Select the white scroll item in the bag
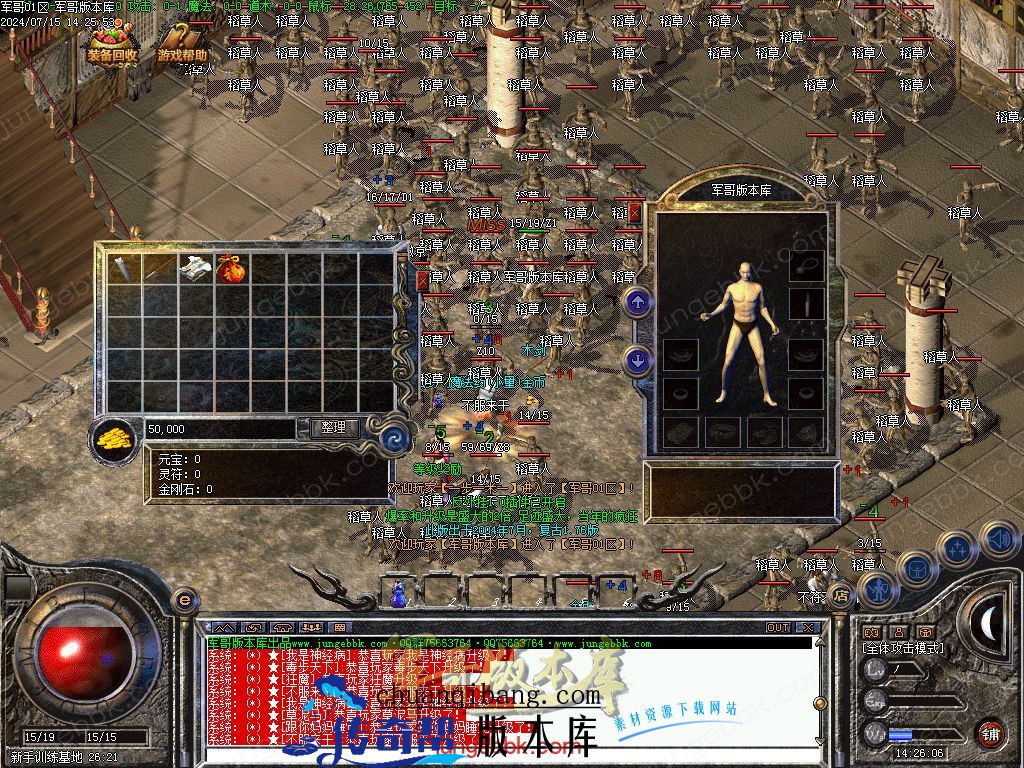 tap(195, 268)
